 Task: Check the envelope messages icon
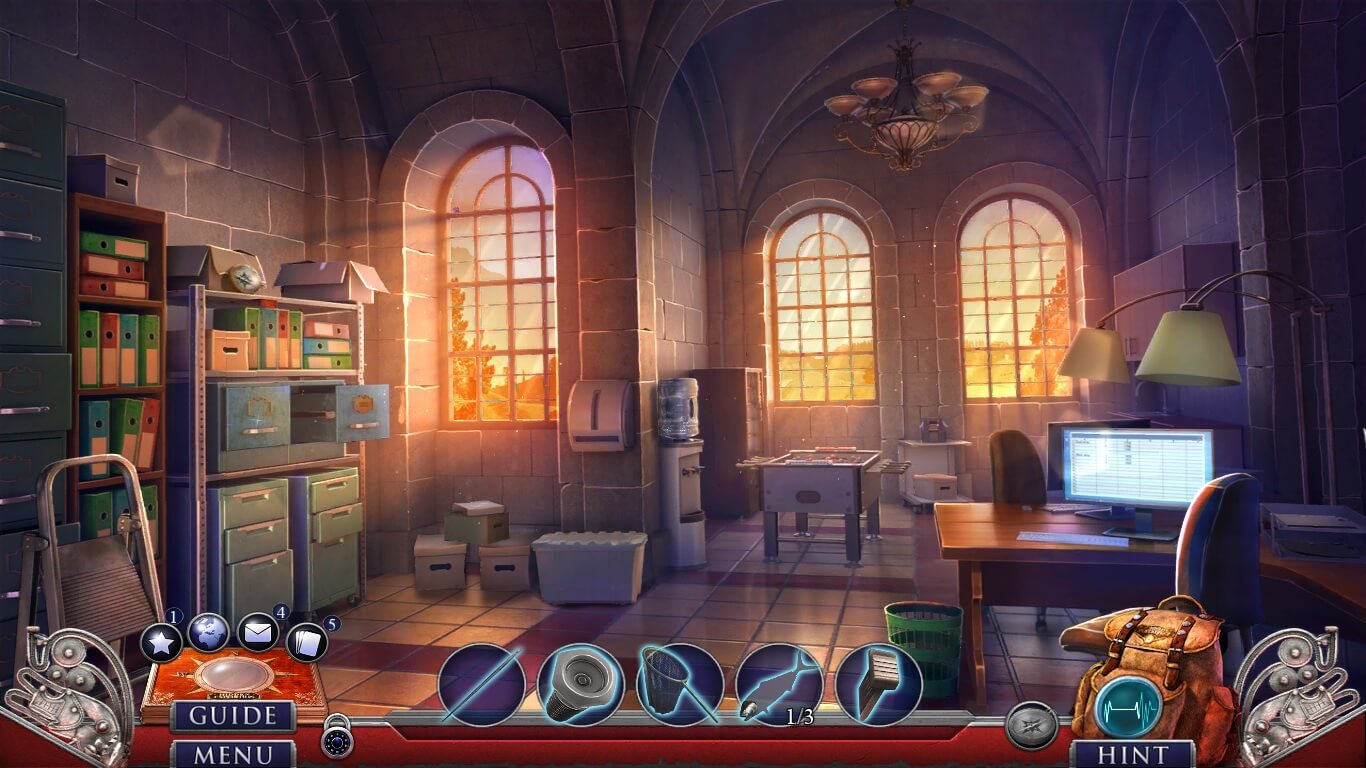(257, 632)
